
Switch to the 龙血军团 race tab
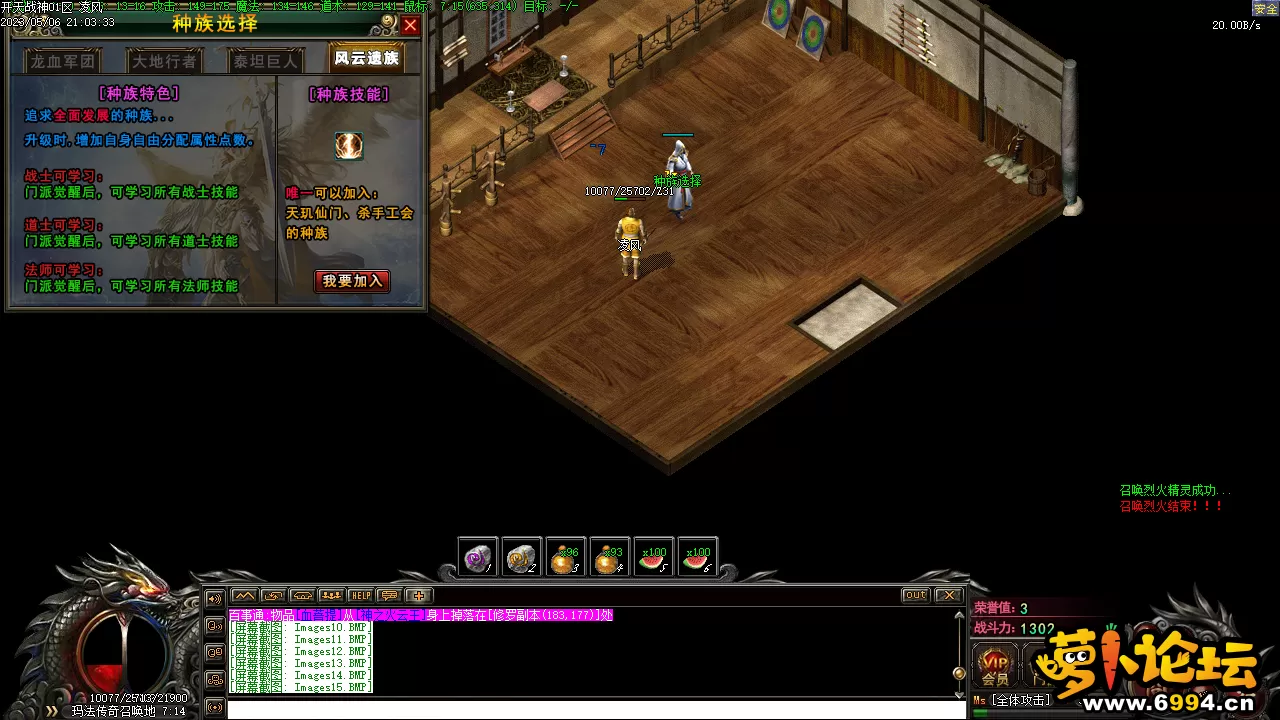click(62, 61)
